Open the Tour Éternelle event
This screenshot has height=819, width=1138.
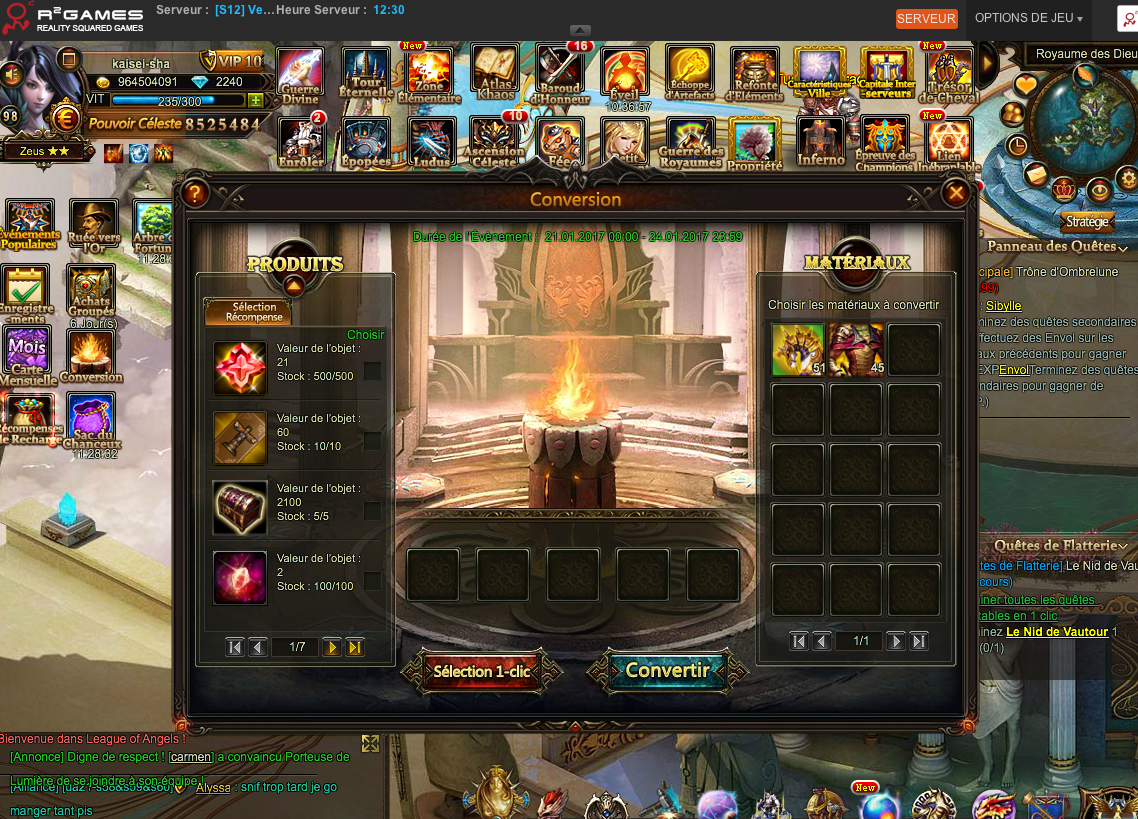click(365, 75)
